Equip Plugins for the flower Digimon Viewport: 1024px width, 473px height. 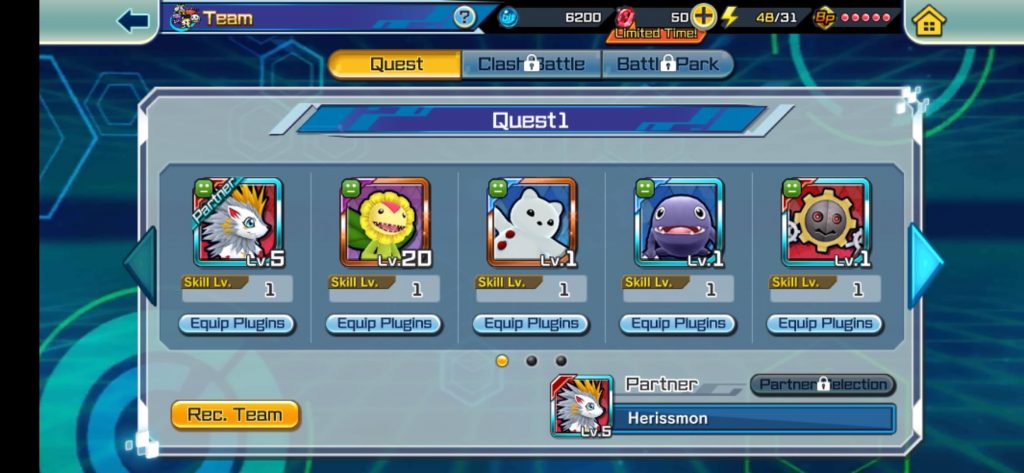tap(384, 324)
